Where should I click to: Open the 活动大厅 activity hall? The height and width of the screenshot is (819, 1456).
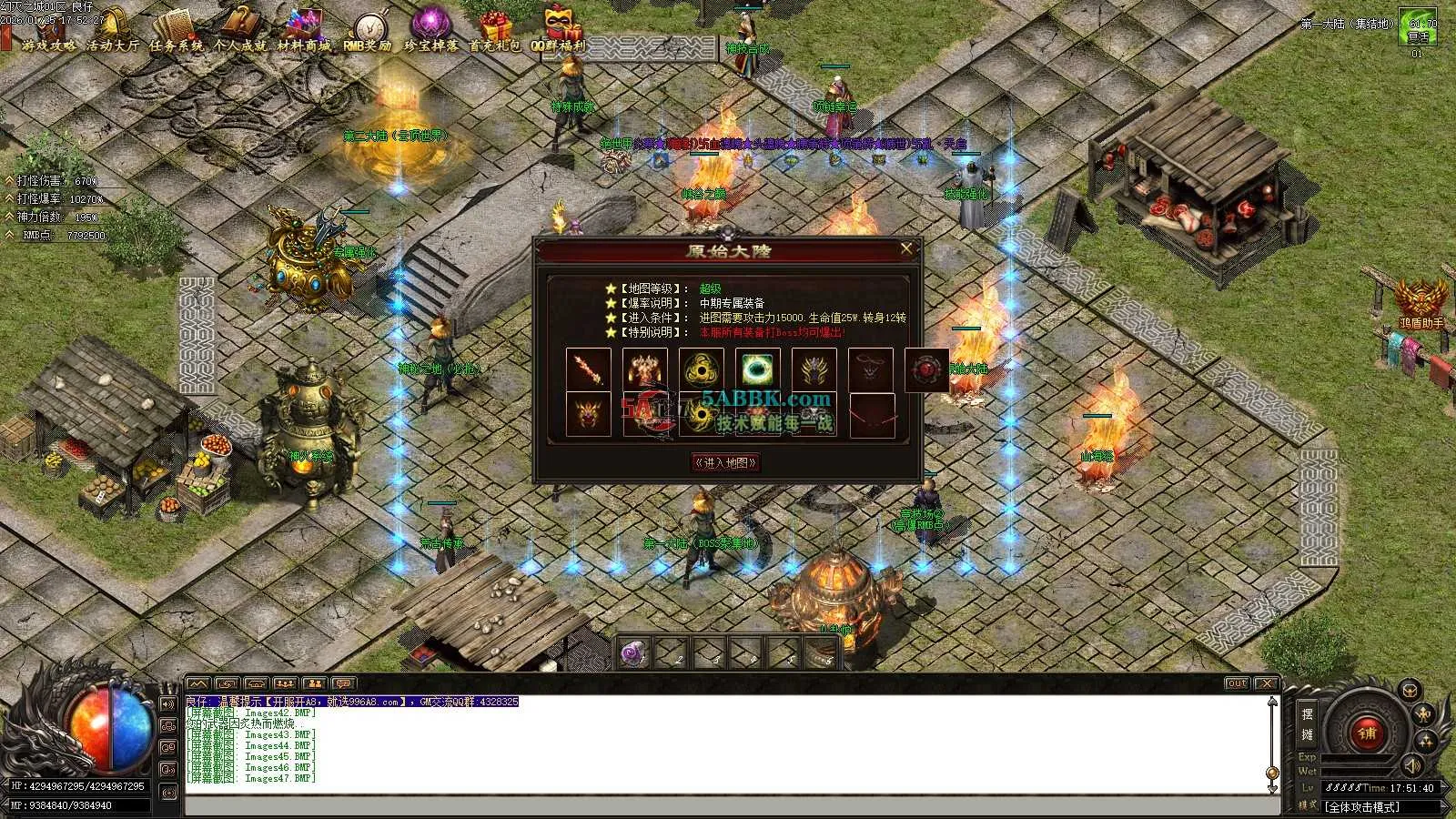113,33
